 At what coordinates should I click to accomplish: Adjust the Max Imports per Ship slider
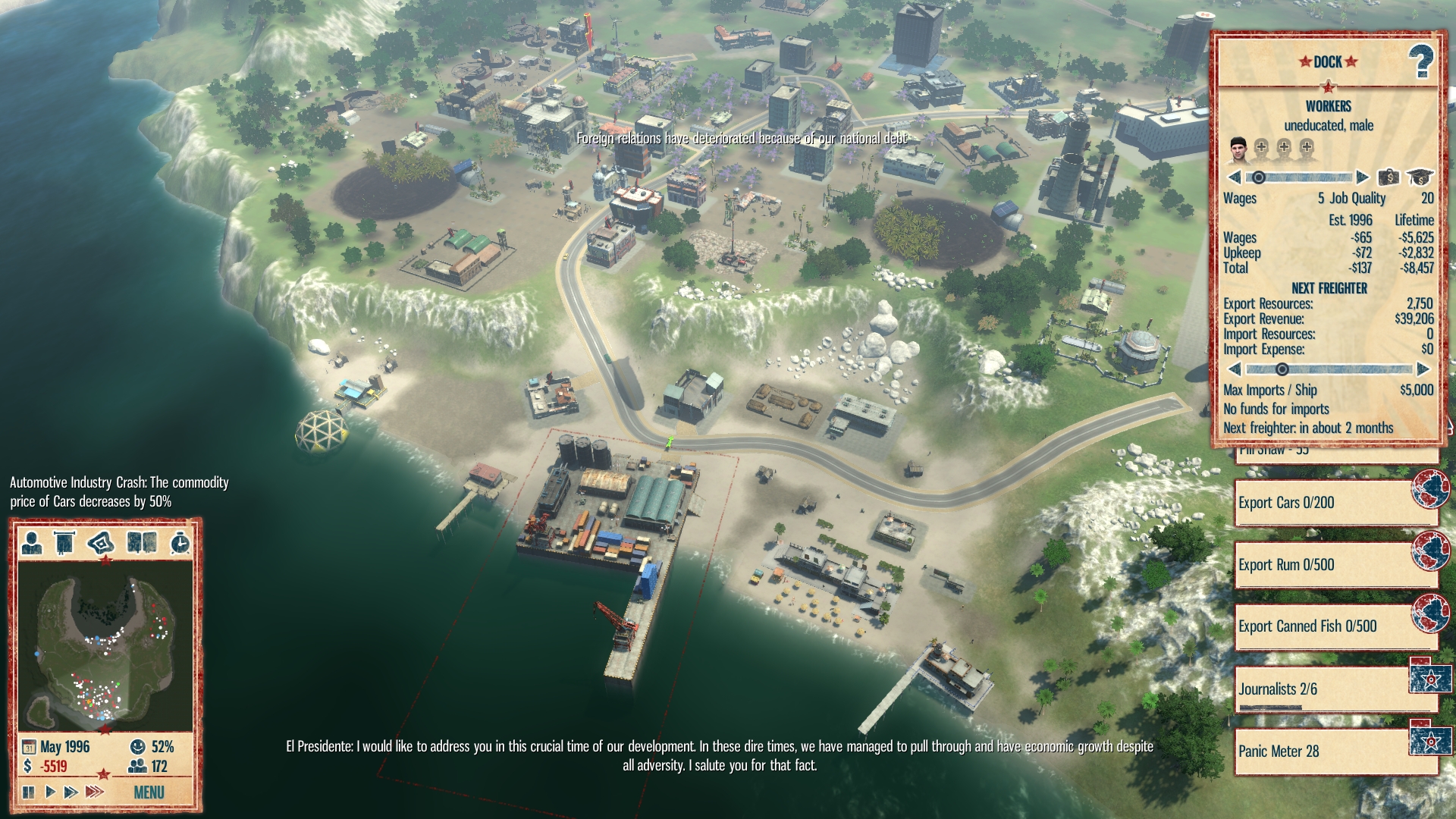pos(1282,369)
